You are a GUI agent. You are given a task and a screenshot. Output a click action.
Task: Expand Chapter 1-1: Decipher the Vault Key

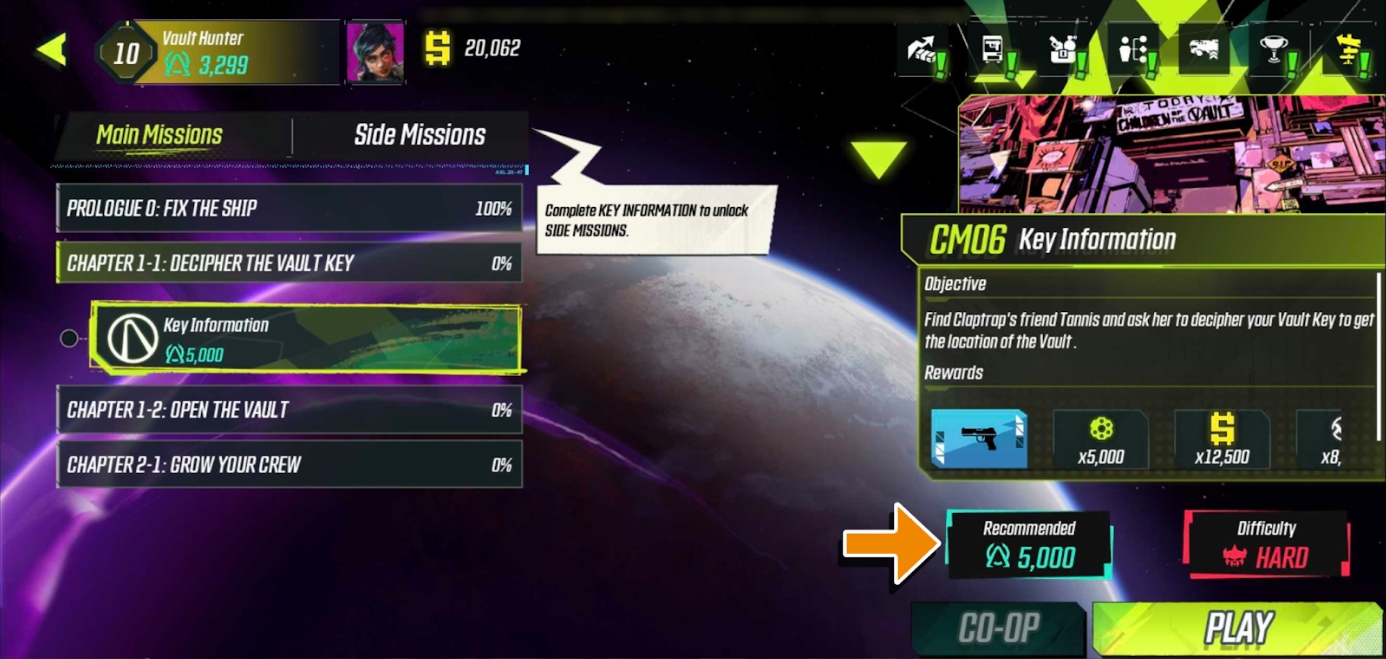pyautogui.click(x=289, y=264)
